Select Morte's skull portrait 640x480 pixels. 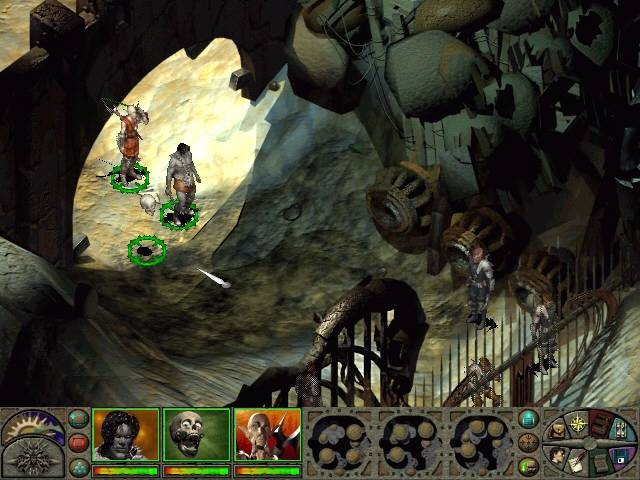click(196, 435)
